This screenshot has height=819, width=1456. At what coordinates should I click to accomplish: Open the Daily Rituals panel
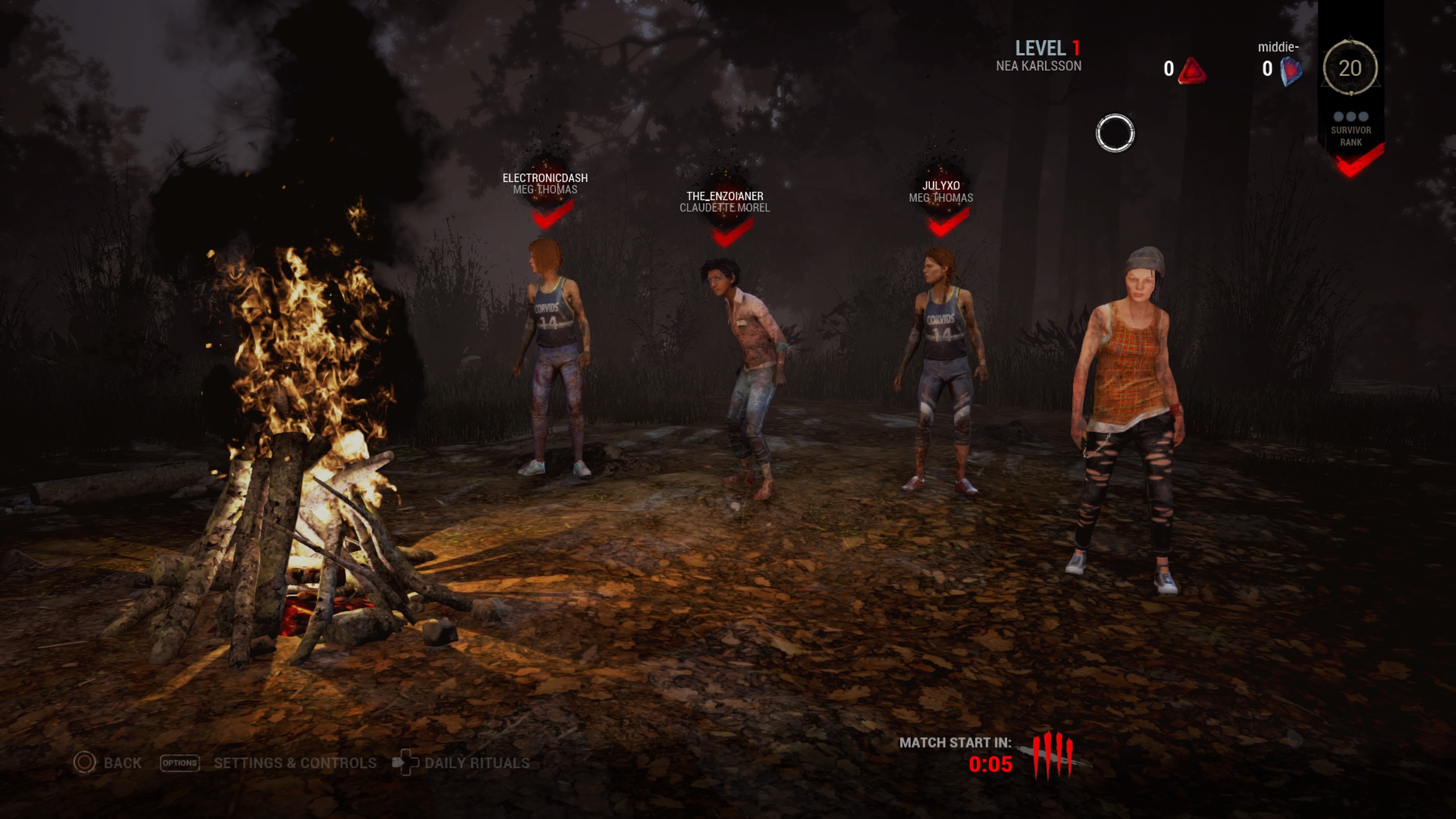477,763
